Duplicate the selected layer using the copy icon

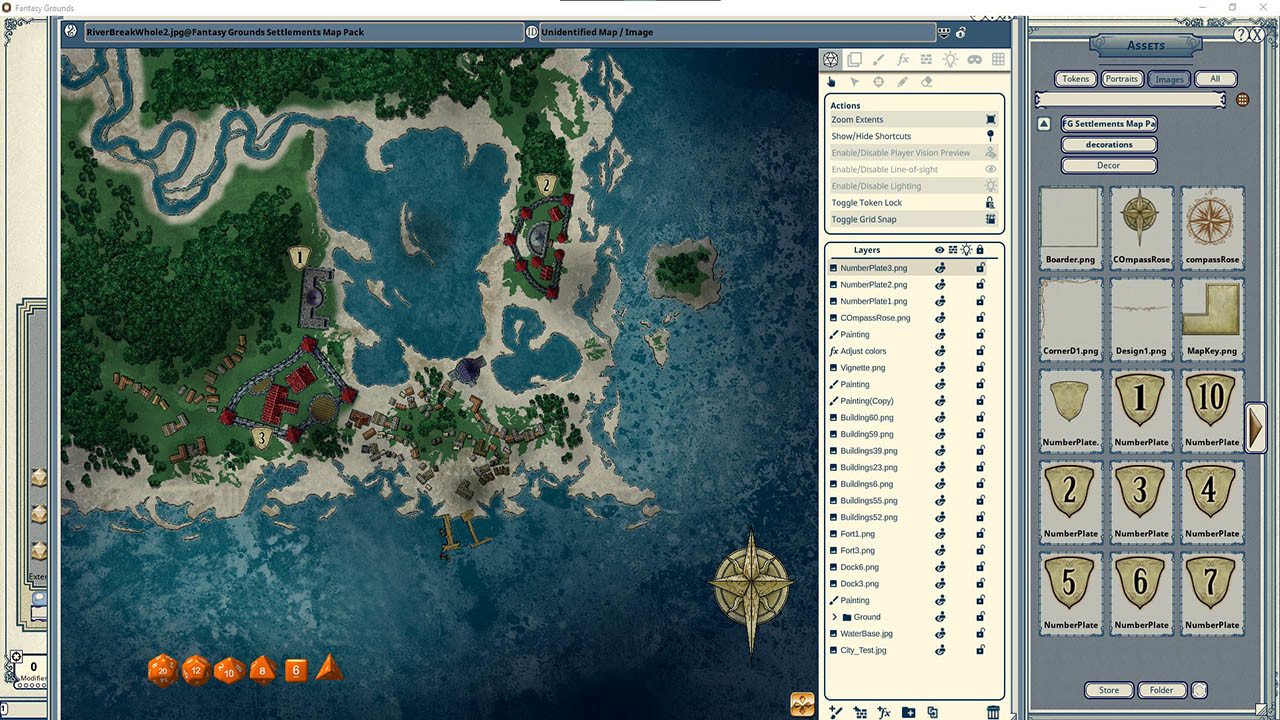[x=933, y=712]
